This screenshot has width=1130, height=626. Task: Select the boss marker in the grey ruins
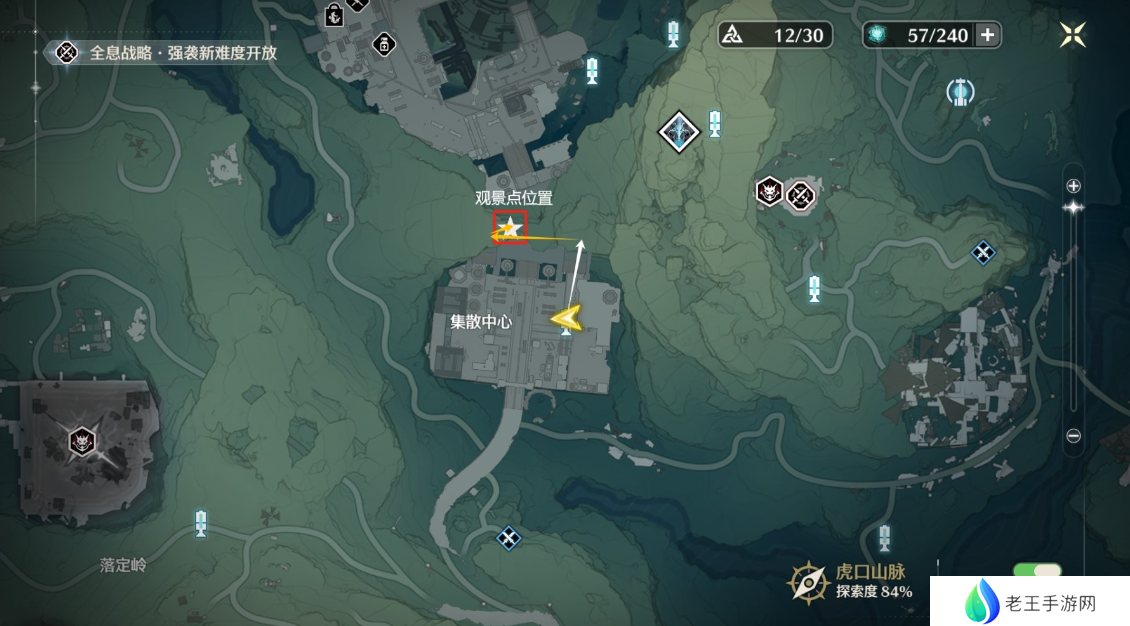point(82,440)
